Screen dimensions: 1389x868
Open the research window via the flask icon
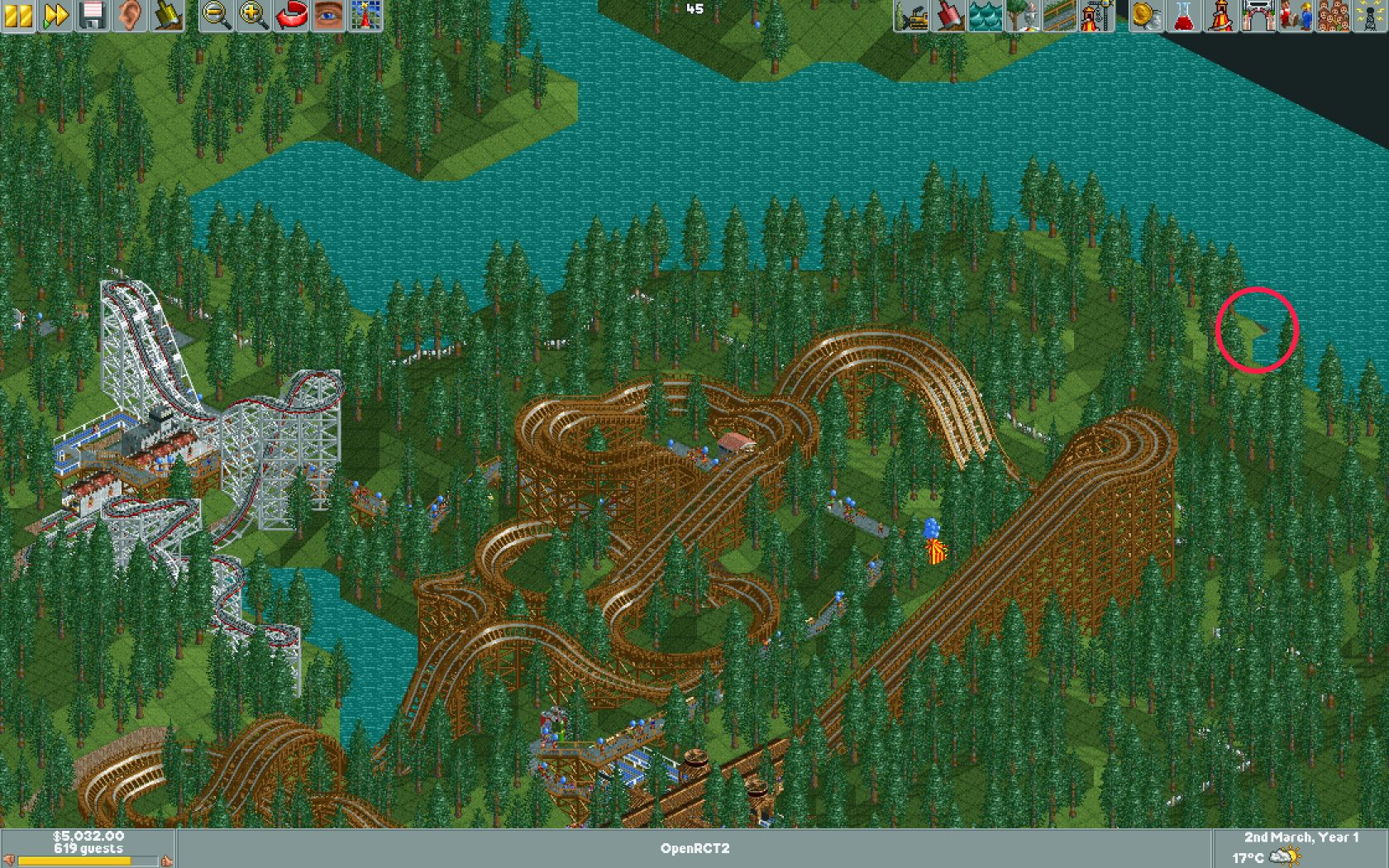1182,14
